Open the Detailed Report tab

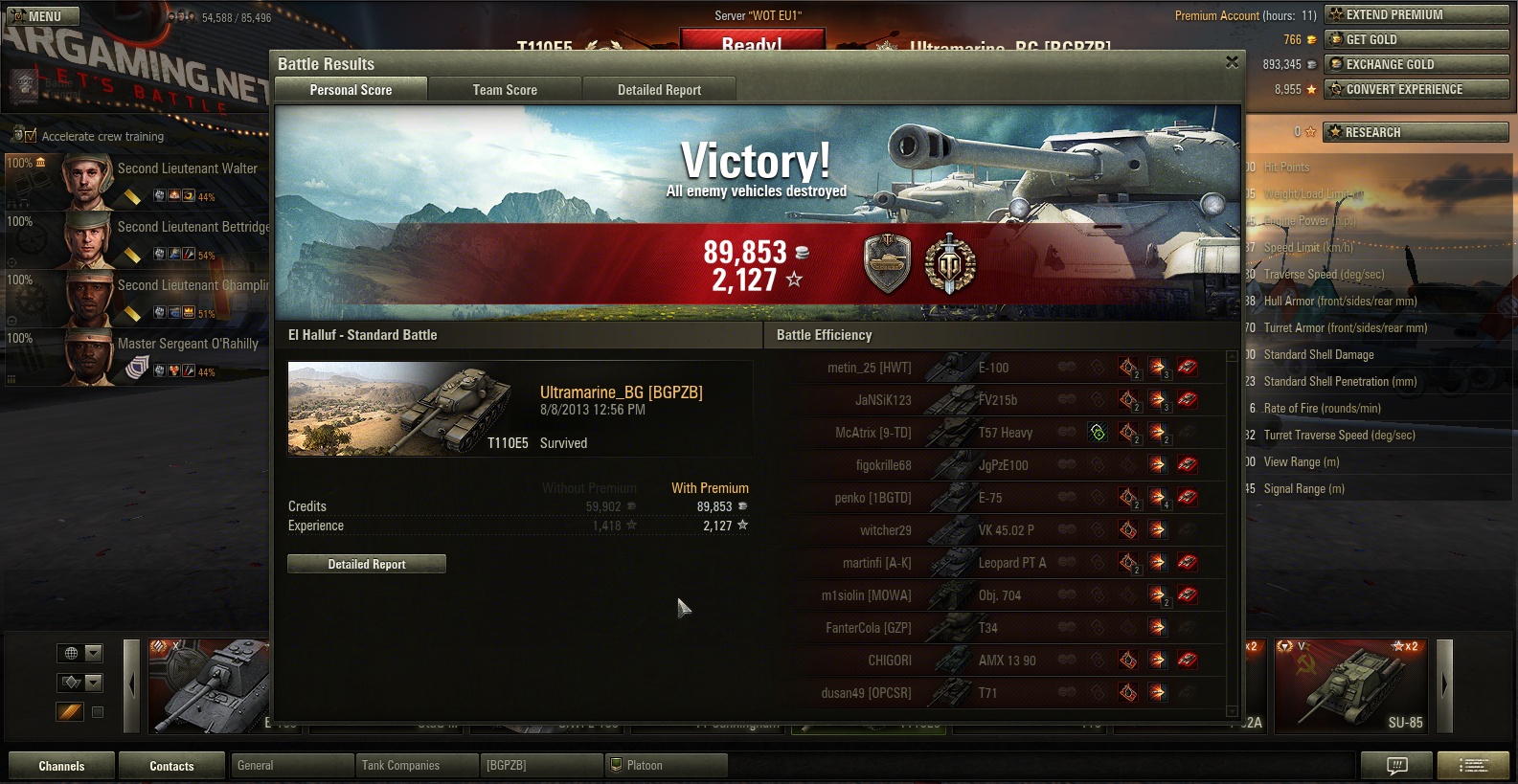[x=659, y=90]
